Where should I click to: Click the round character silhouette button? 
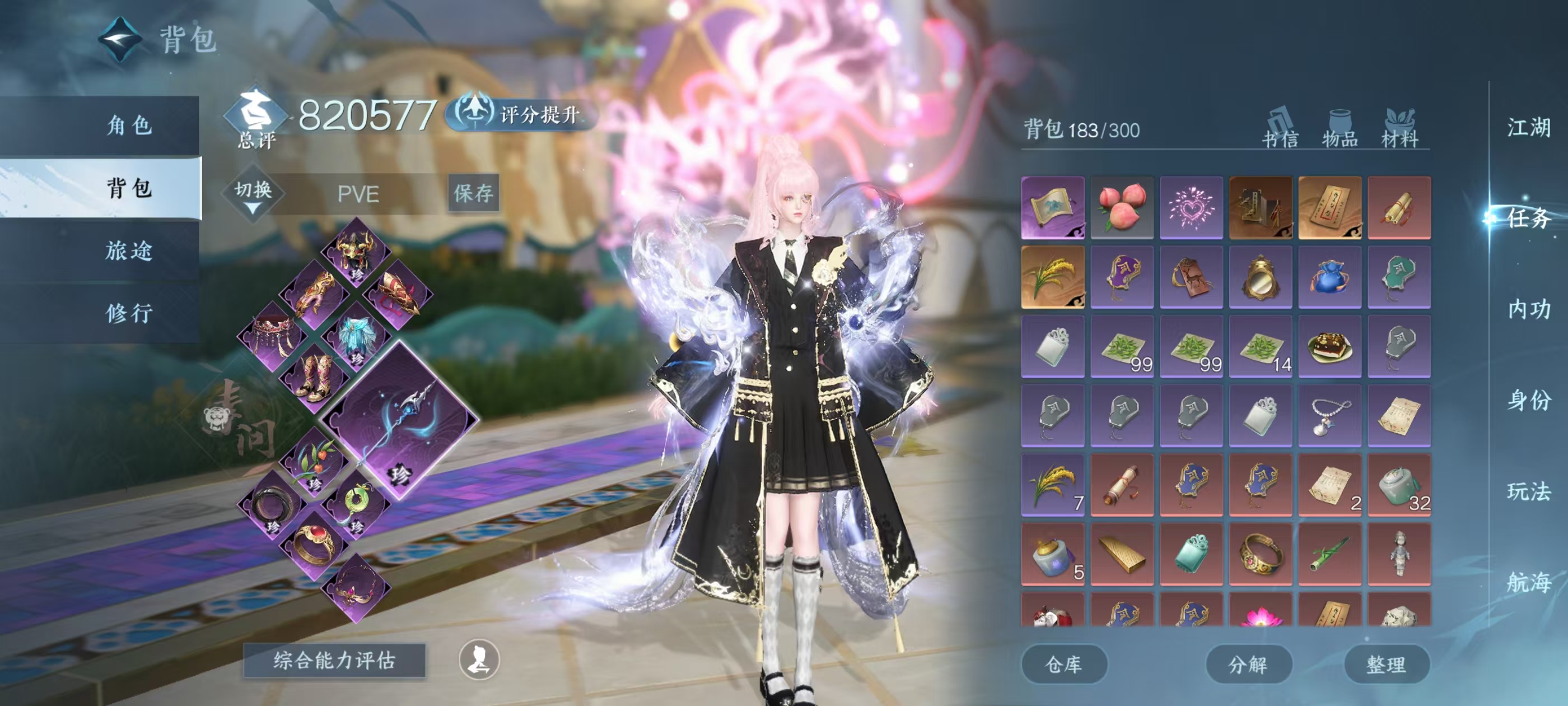pyautogui.click(x=479, y=659)
